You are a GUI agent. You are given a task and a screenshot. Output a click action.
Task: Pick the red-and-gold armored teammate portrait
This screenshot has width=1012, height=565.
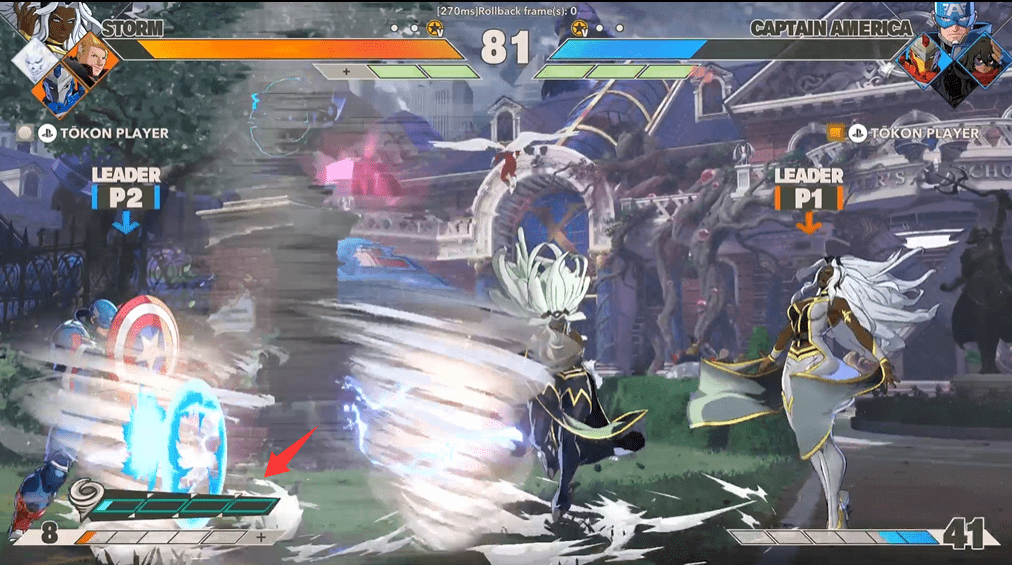pos(919,60)
